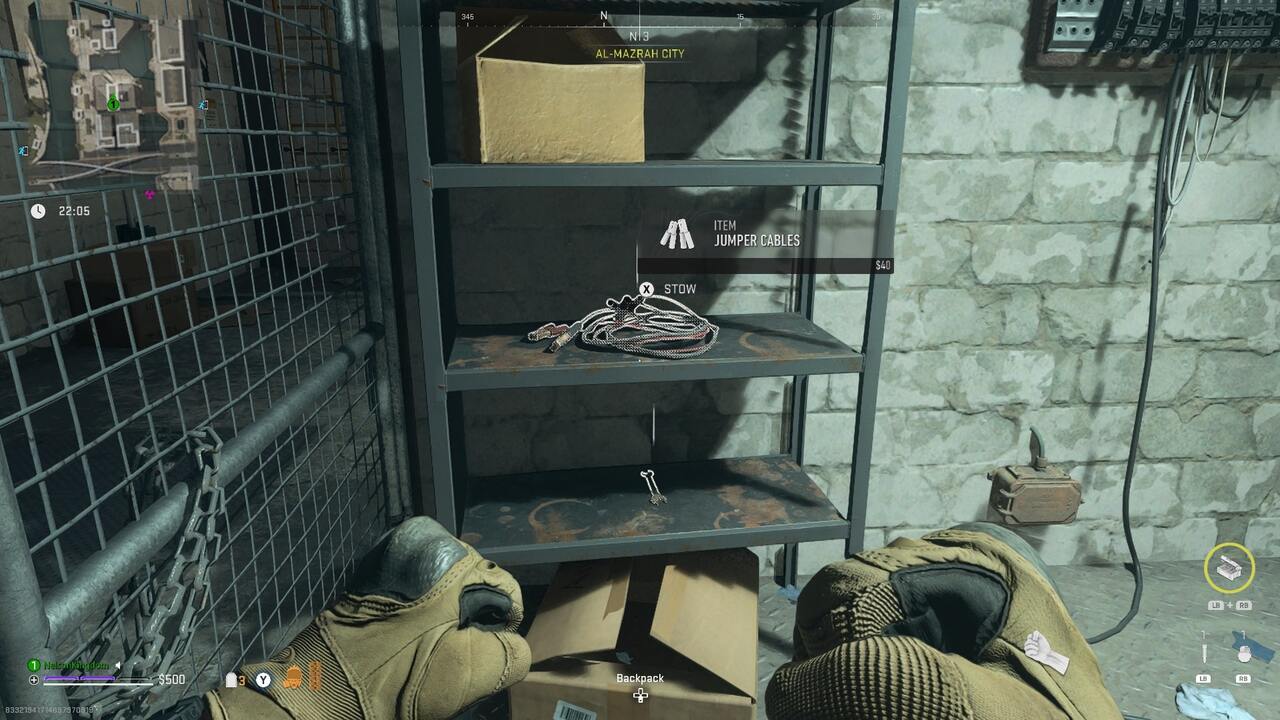Open the orange backpack icon

coord(291,679)
